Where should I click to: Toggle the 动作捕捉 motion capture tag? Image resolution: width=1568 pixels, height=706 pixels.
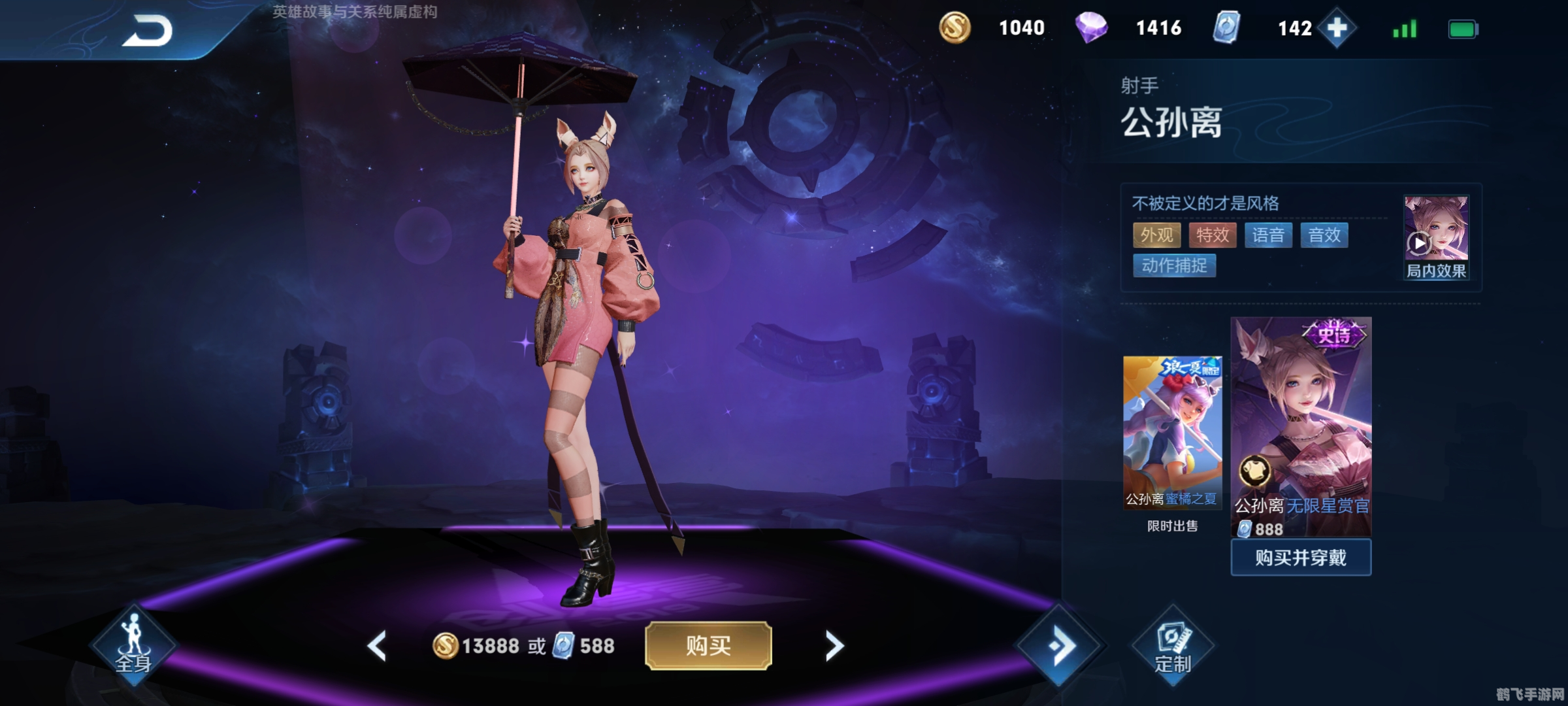[x=1176, y=266]
